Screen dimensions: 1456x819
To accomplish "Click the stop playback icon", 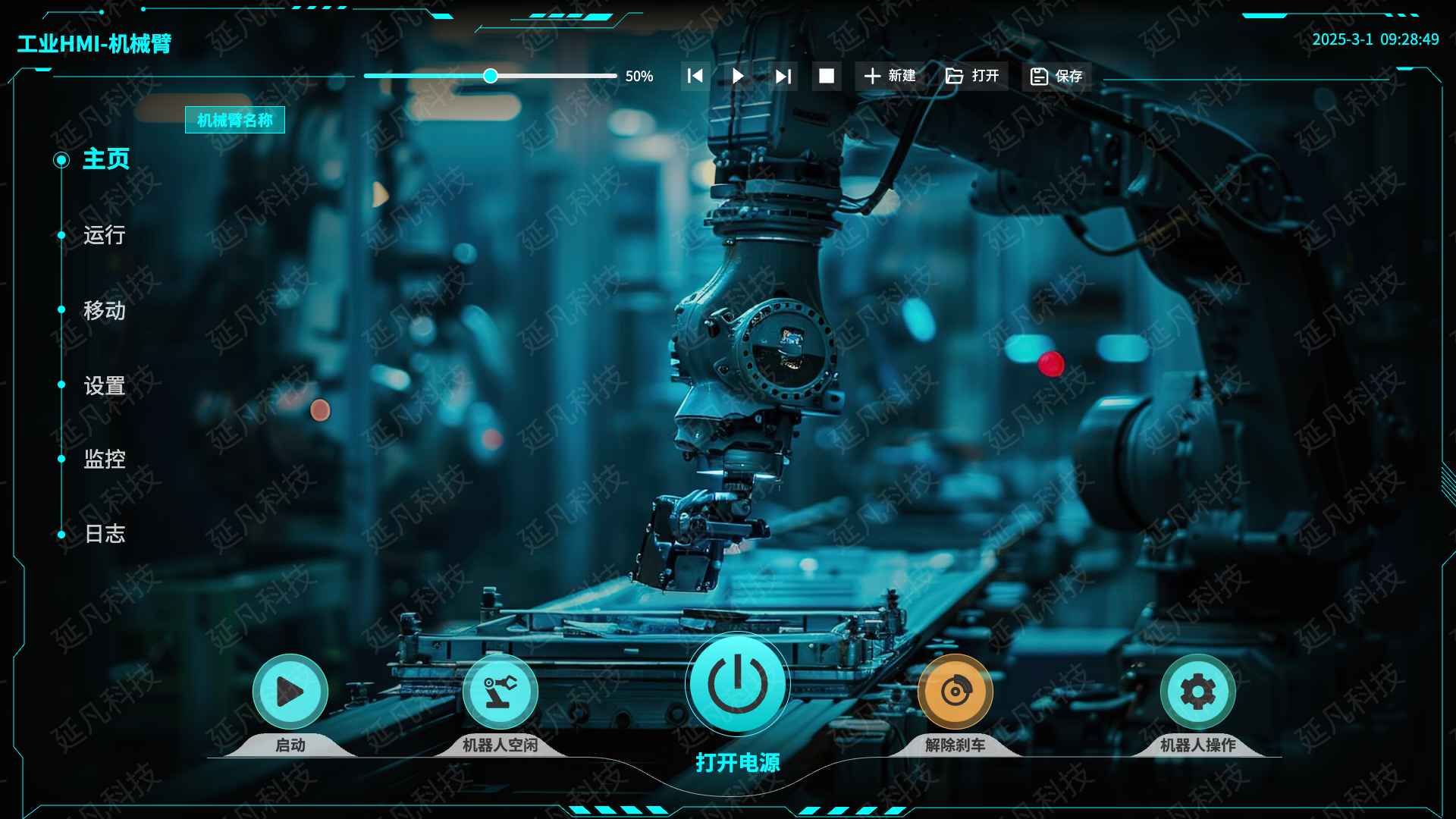I will click(x=827, y=76).
